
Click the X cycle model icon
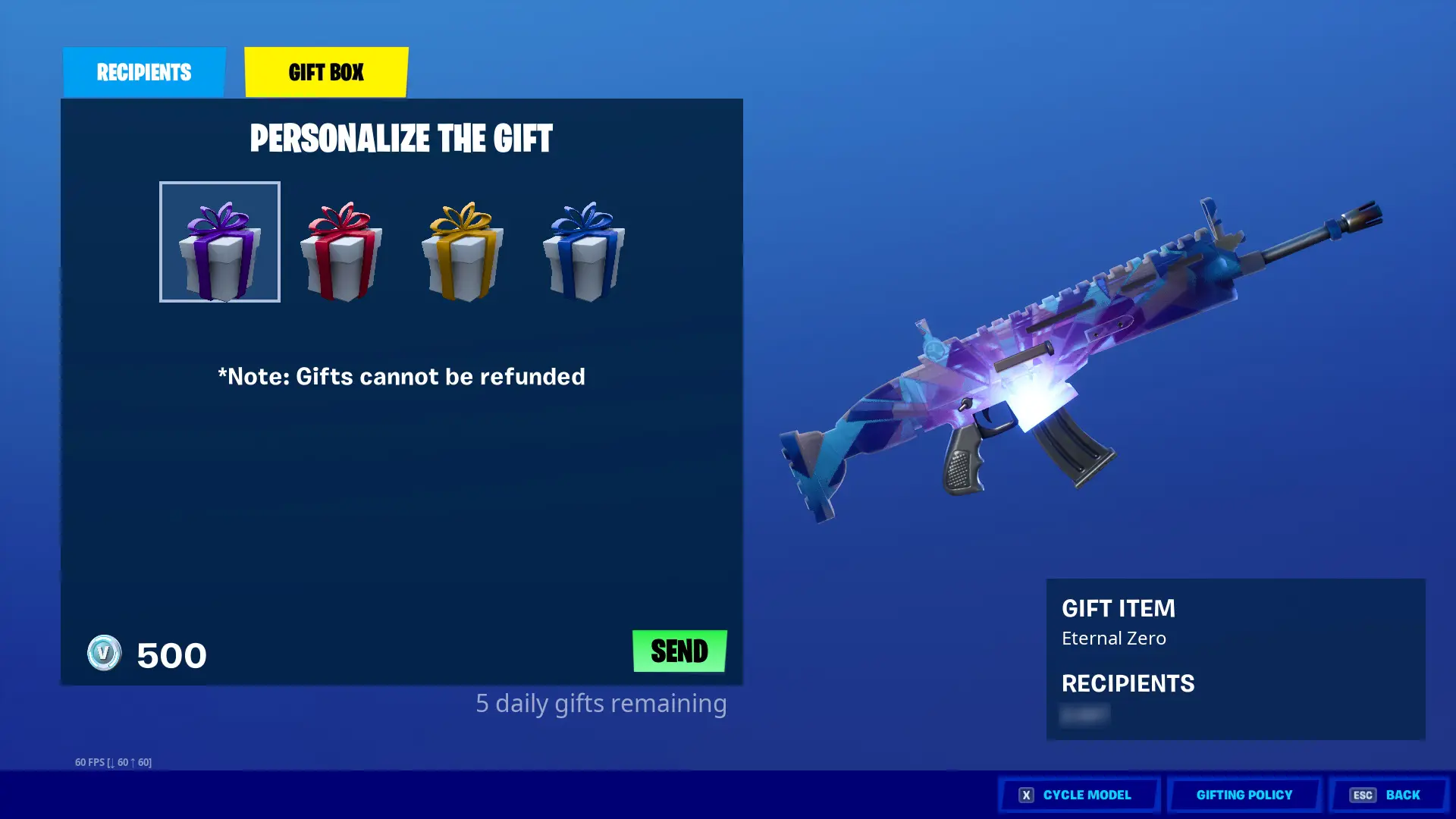coord(1025,795)
